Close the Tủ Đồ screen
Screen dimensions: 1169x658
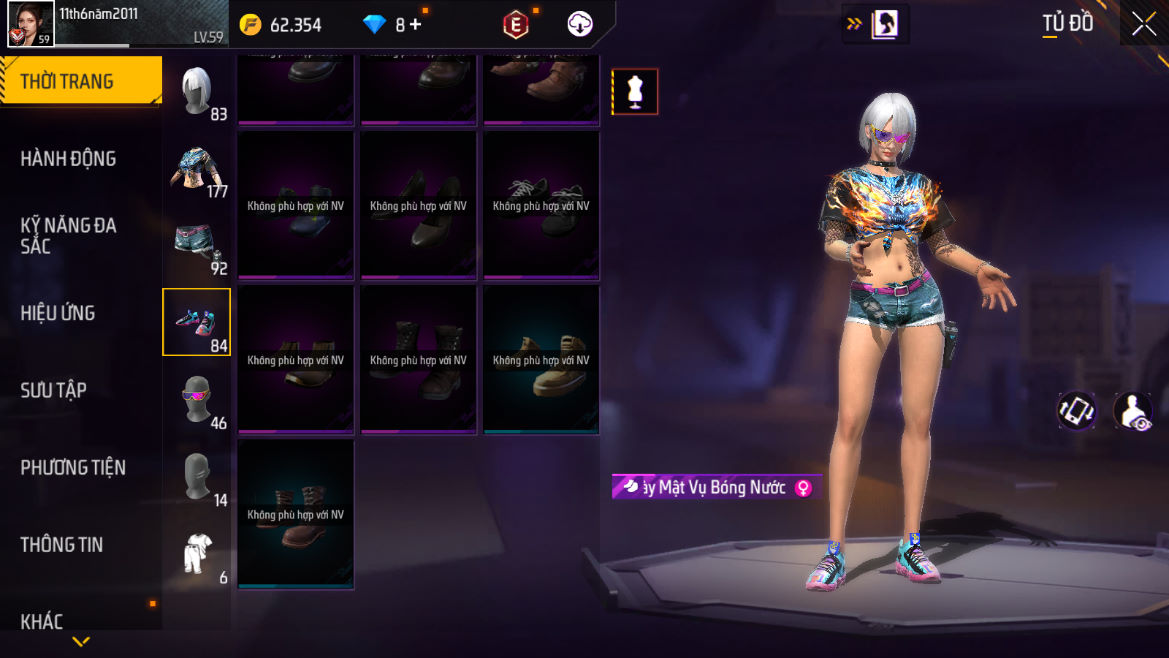pos(1143,25)
